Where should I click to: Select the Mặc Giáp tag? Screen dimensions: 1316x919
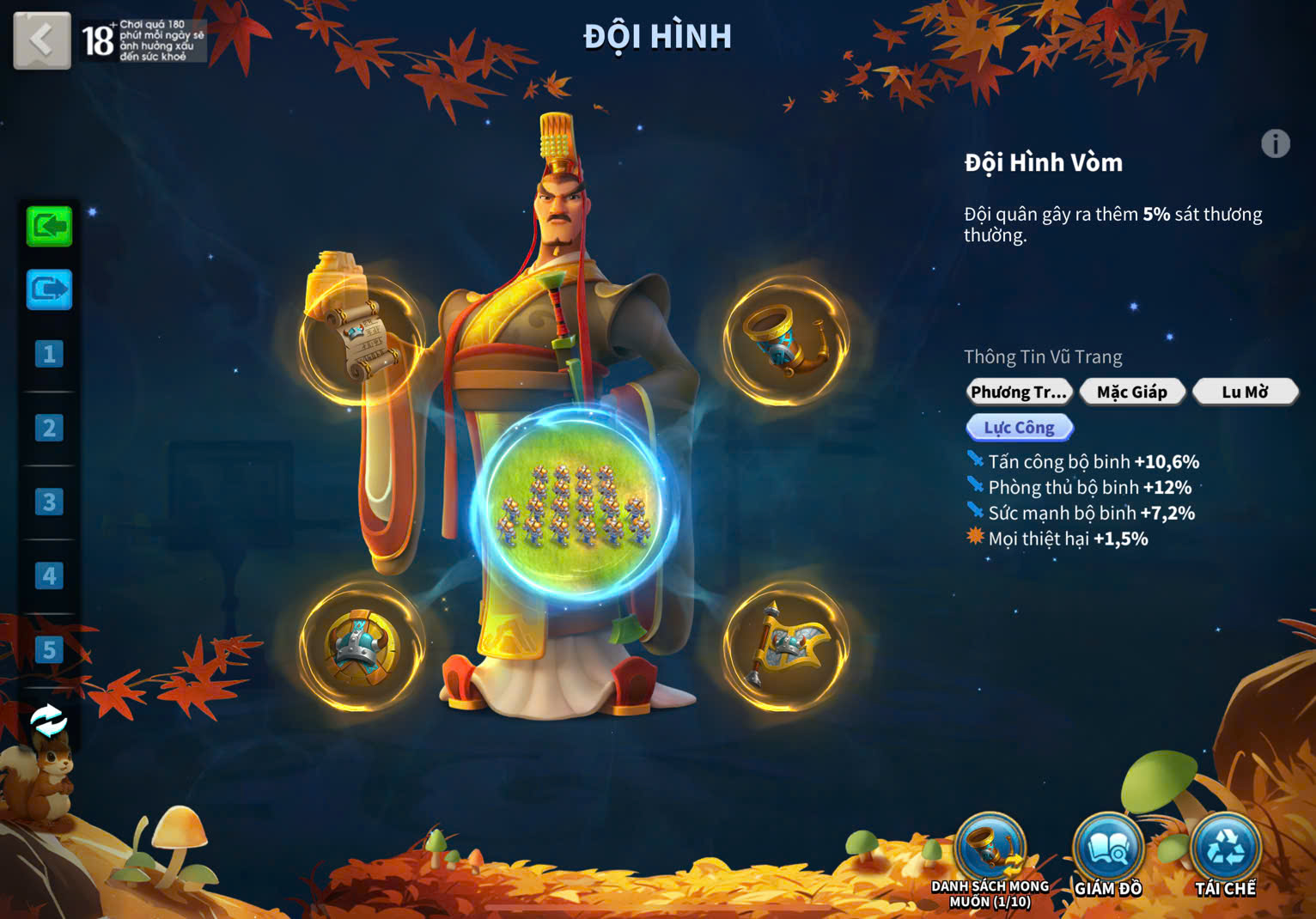click(1132, 393)
